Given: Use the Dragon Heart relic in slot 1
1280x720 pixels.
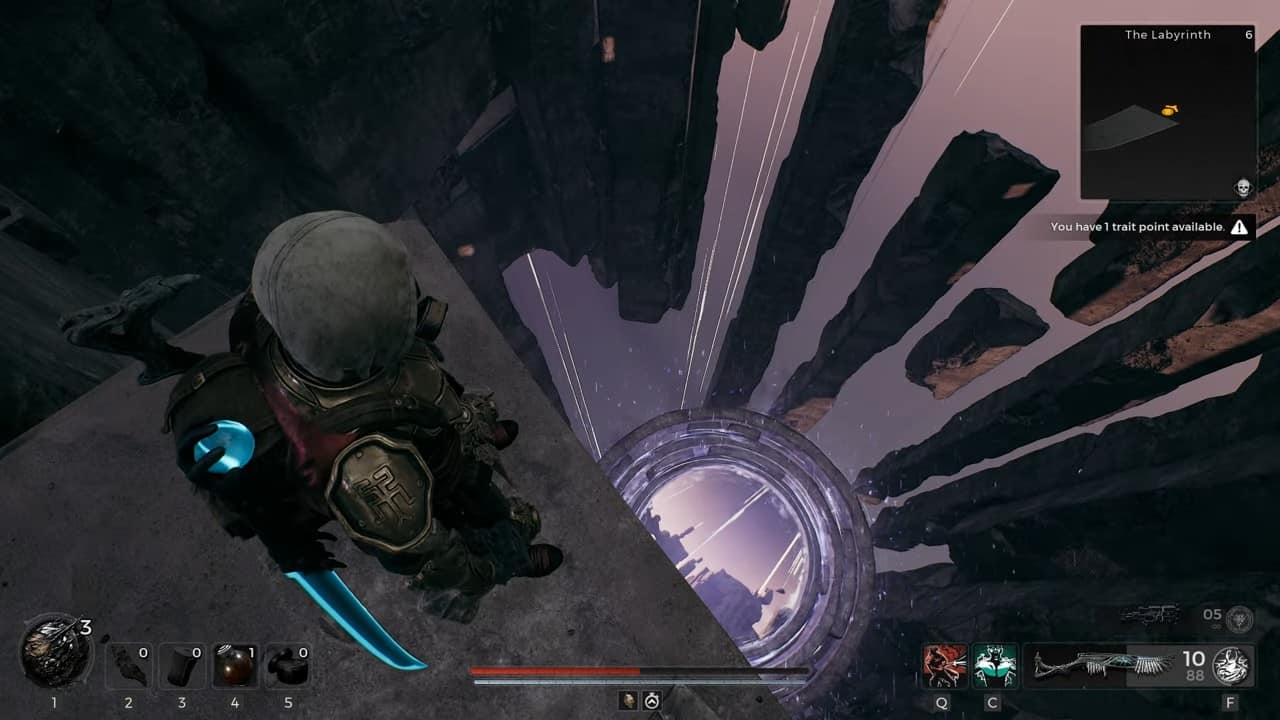Looking at the screenshot, I should click(x=55, y=653).
